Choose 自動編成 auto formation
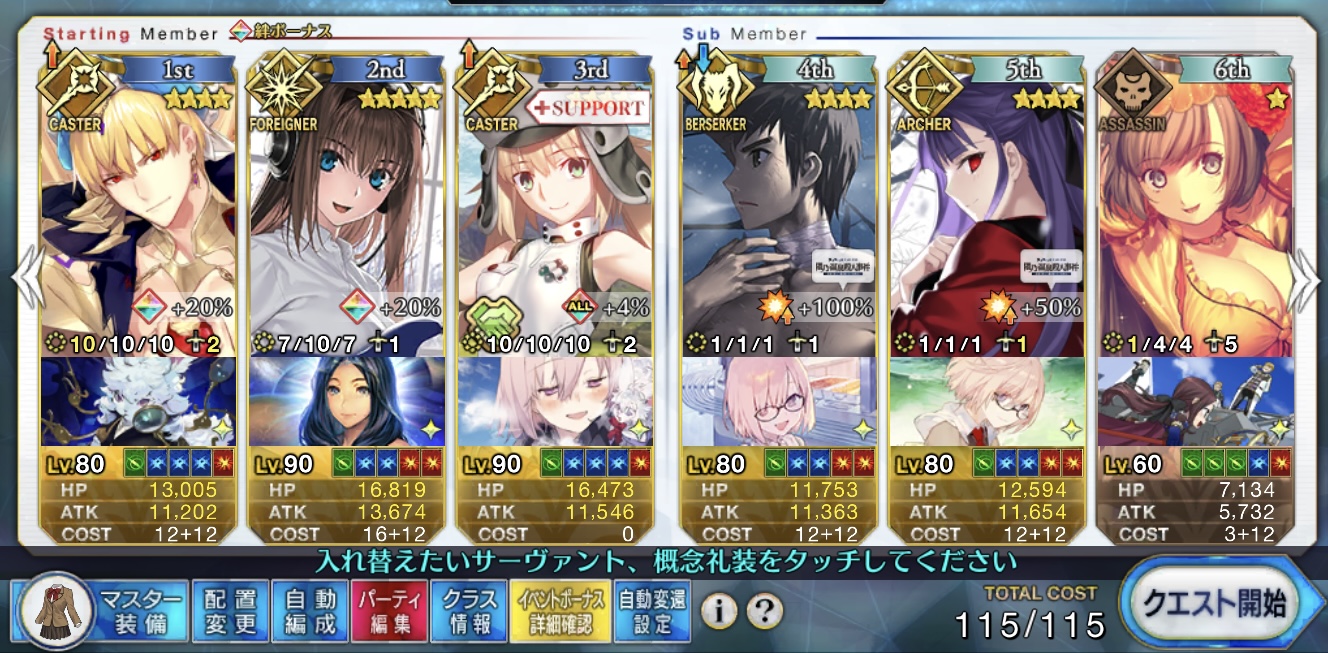Viewport: 1328px width, 653px height. tap(308, 611)
